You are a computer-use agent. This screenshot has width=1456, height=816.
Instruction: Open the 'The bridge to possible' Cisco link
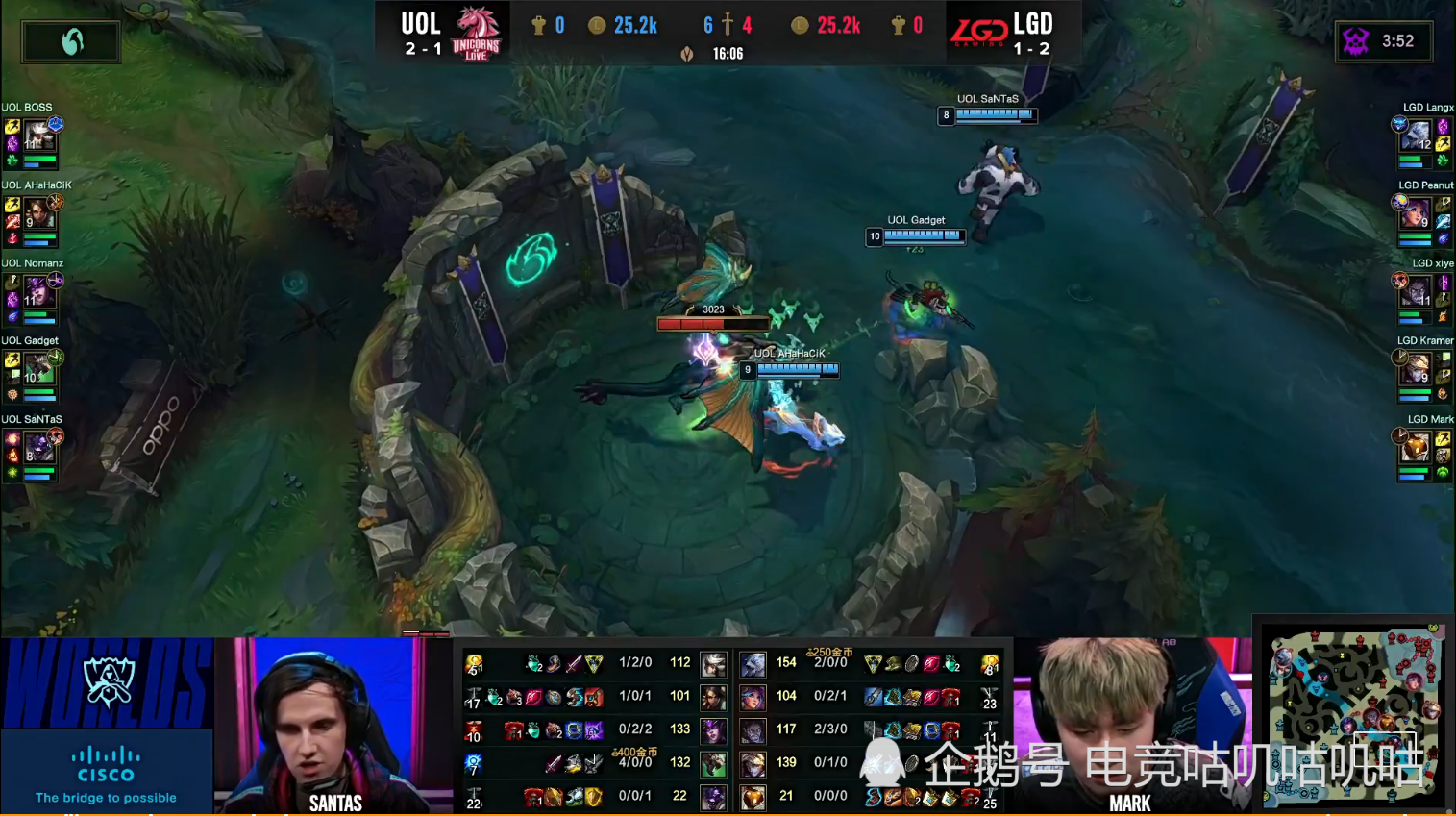(x=106, y=798)
